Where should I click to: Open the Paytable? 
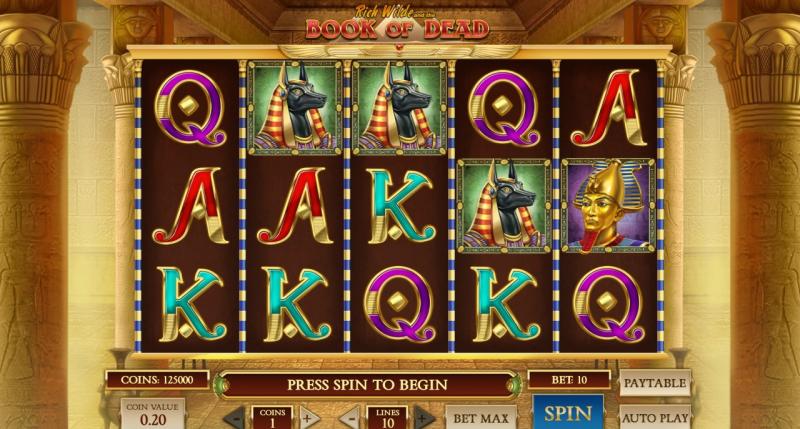pos(655,384)
